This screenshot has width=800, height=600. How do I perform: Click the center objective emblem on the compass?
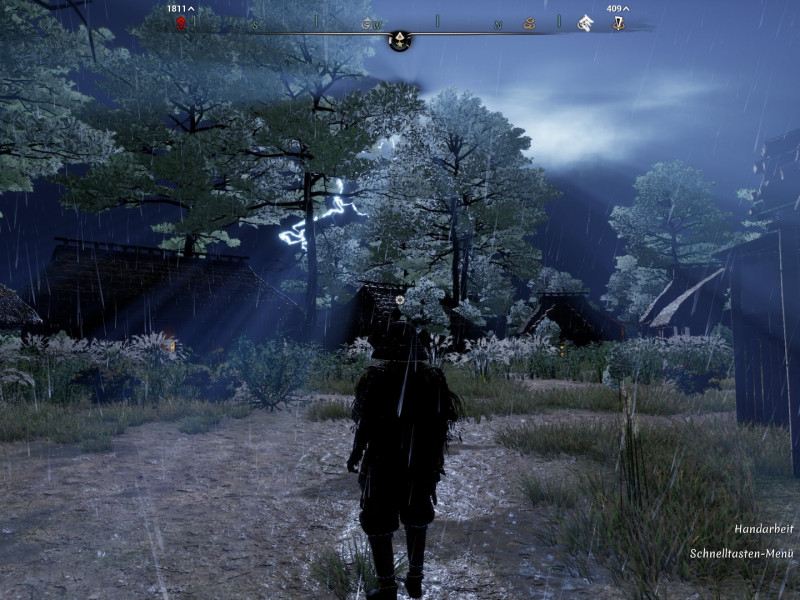(399, 40)
